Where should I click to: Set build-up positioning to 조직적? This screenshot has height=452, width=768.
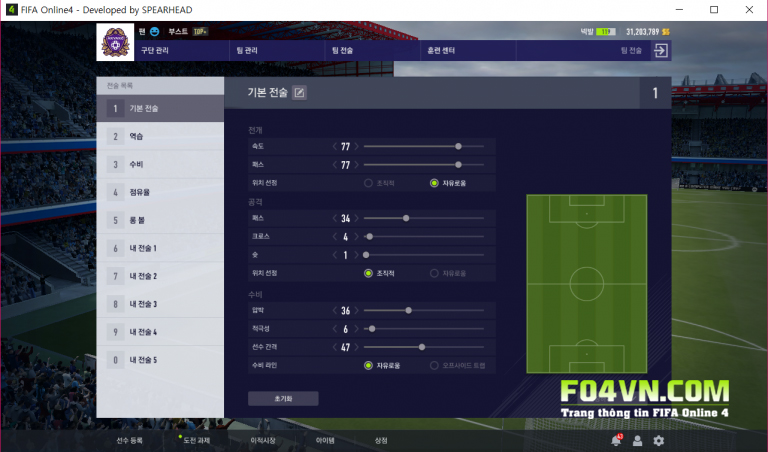(x=369, y=183)
